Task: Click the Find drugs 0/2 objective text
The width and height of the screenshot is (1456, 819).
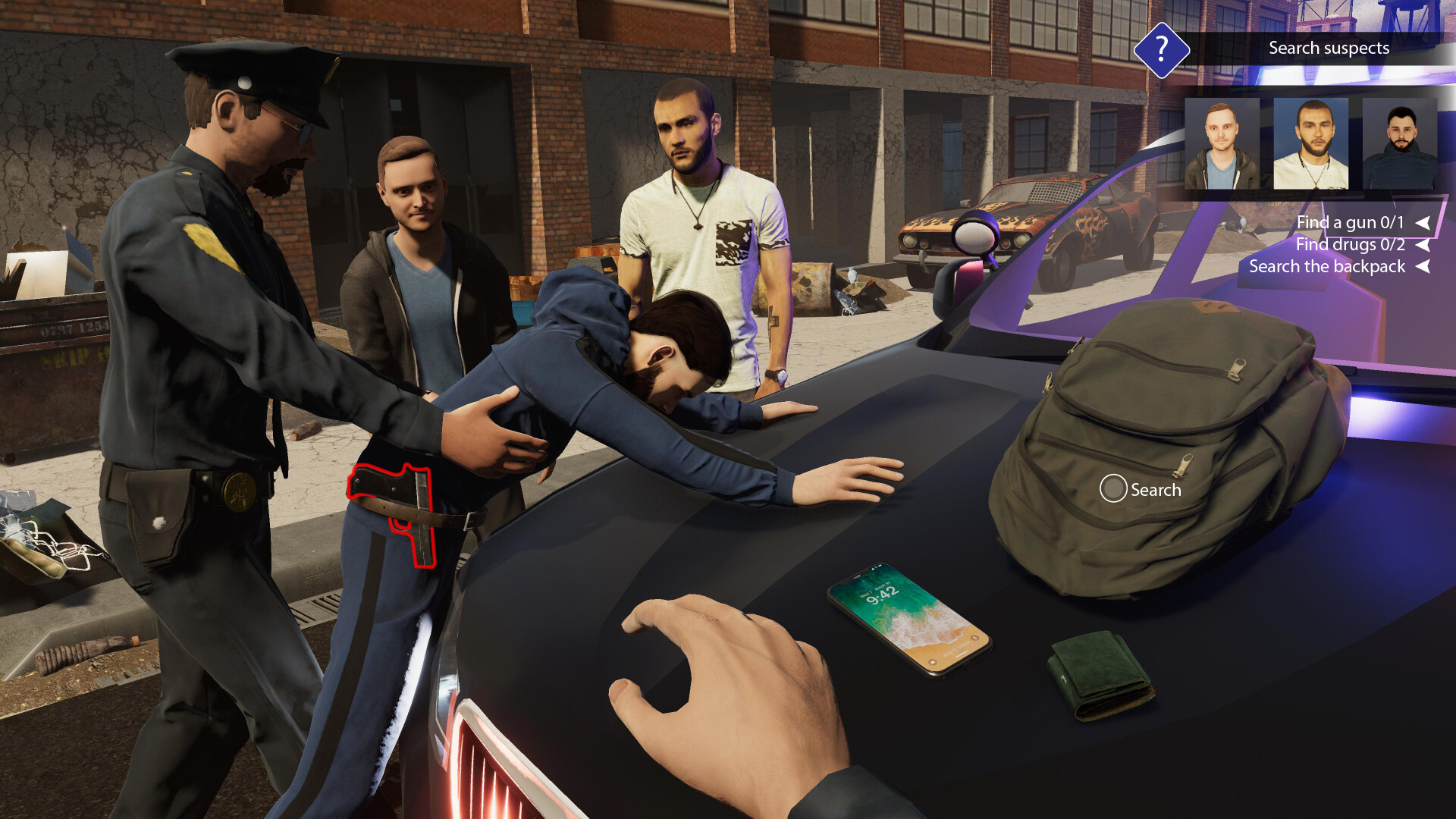Action: pos(1350,244)
